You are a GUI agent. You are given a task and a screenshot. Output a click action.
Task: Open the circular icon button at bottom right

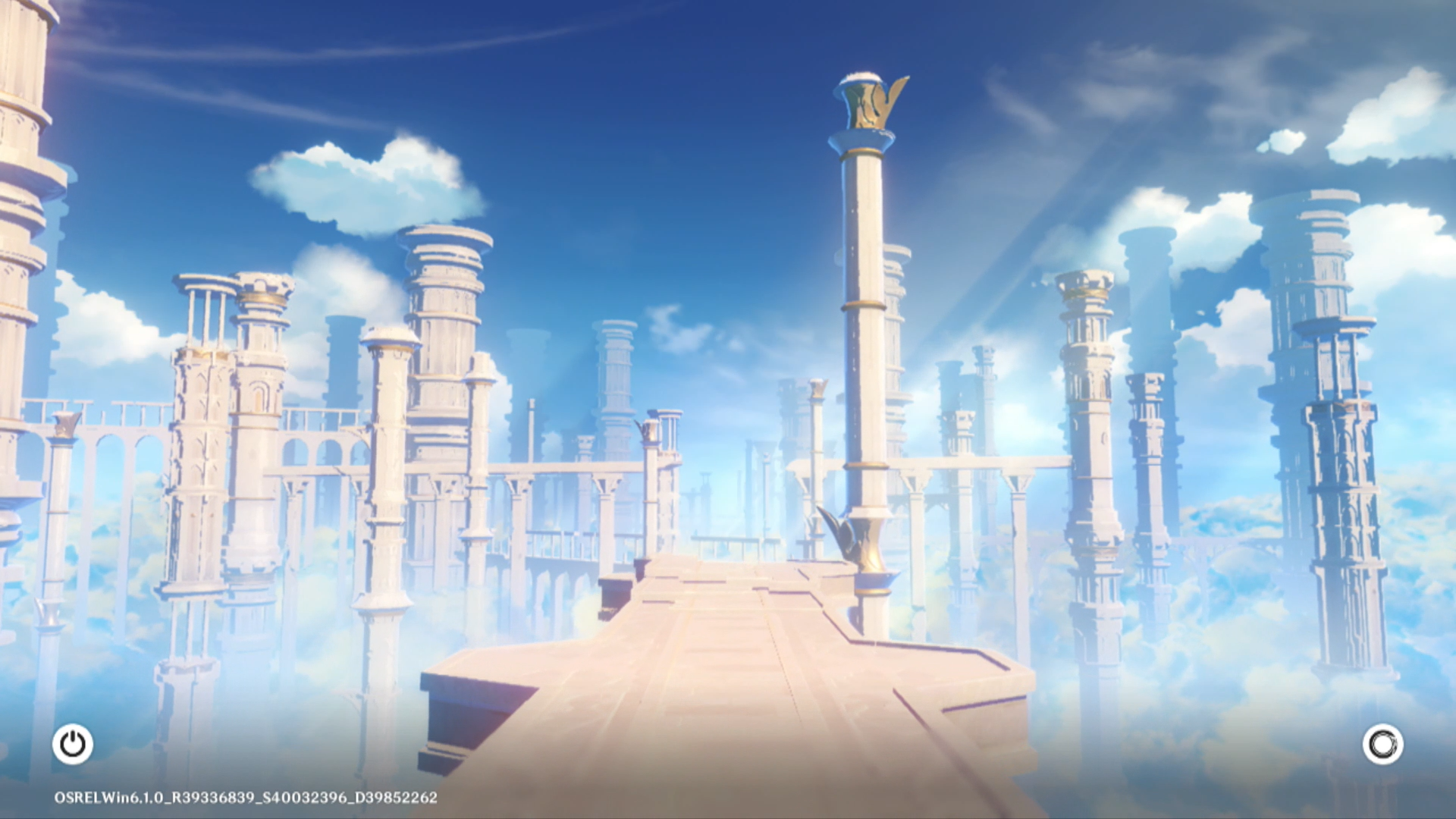pyautogui.click(x=1382, y=744)
